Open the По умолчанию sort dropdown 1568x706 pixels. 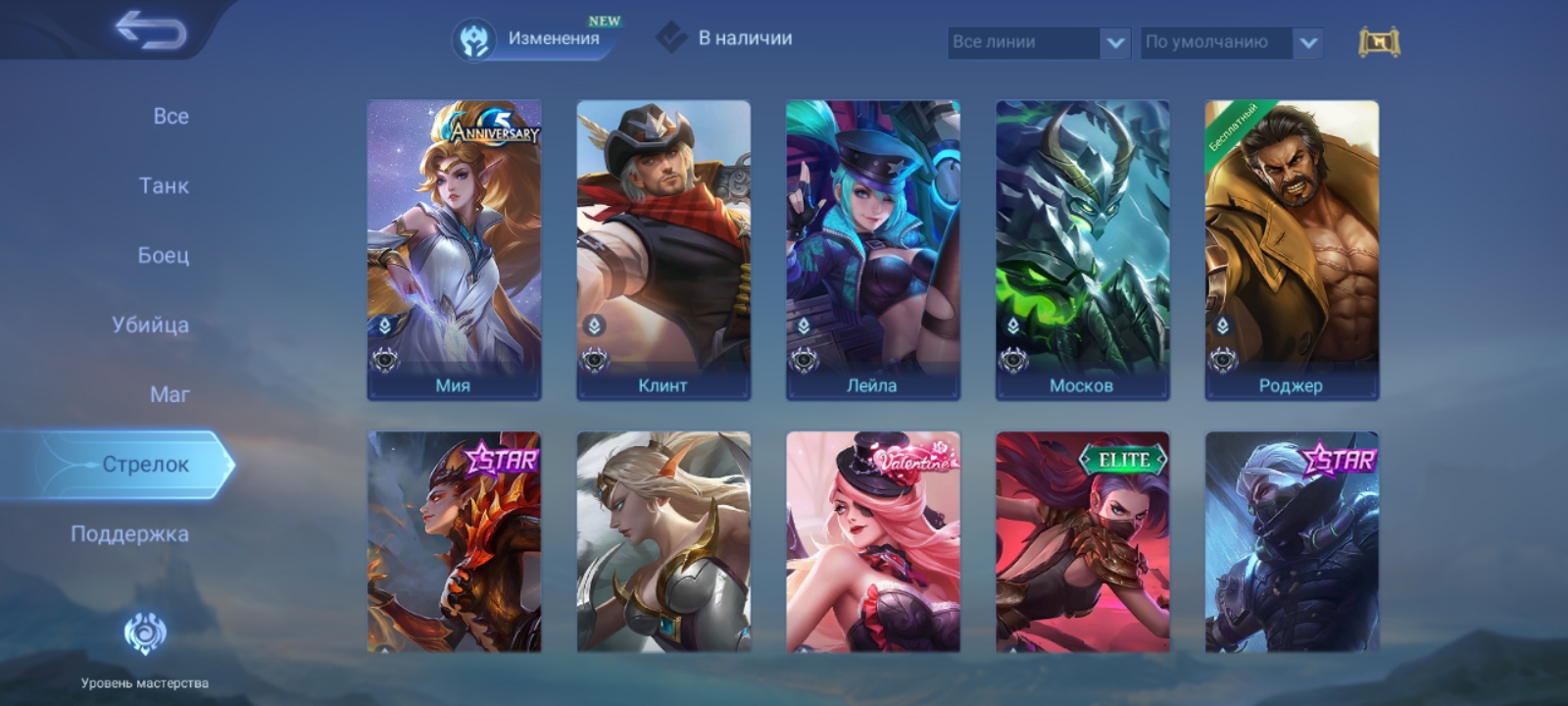(1231, 42)
